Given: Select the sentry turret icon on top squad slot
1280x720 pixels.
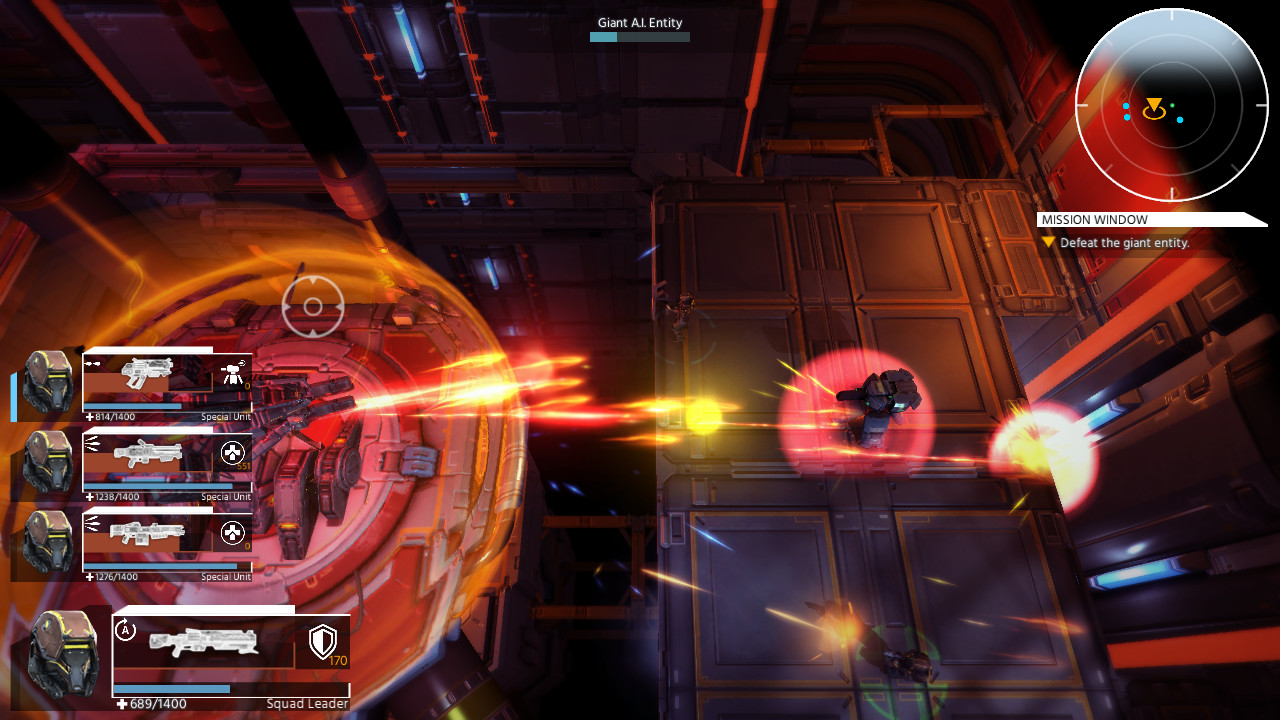Looking at the screenshot, I should click(x=230, y=372).
